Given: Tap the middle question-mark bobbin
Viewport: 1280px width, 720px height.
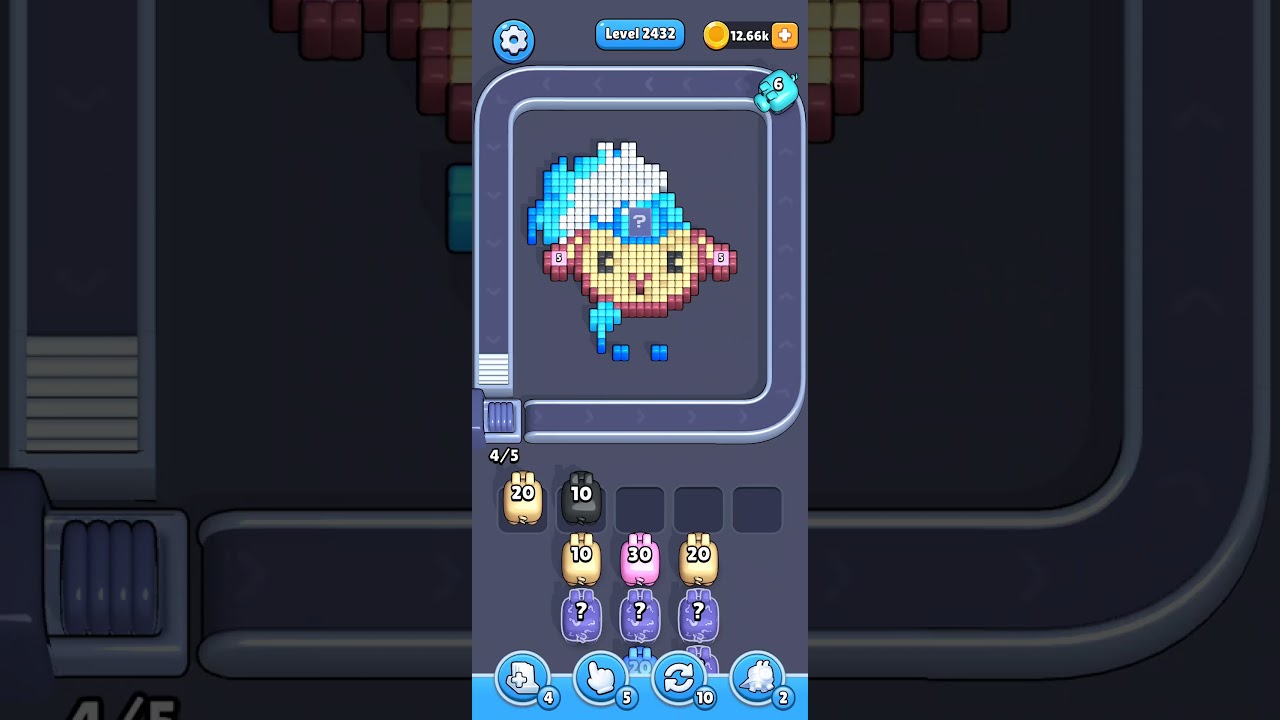Looking at the screenshot, I should tap(639, 615).
